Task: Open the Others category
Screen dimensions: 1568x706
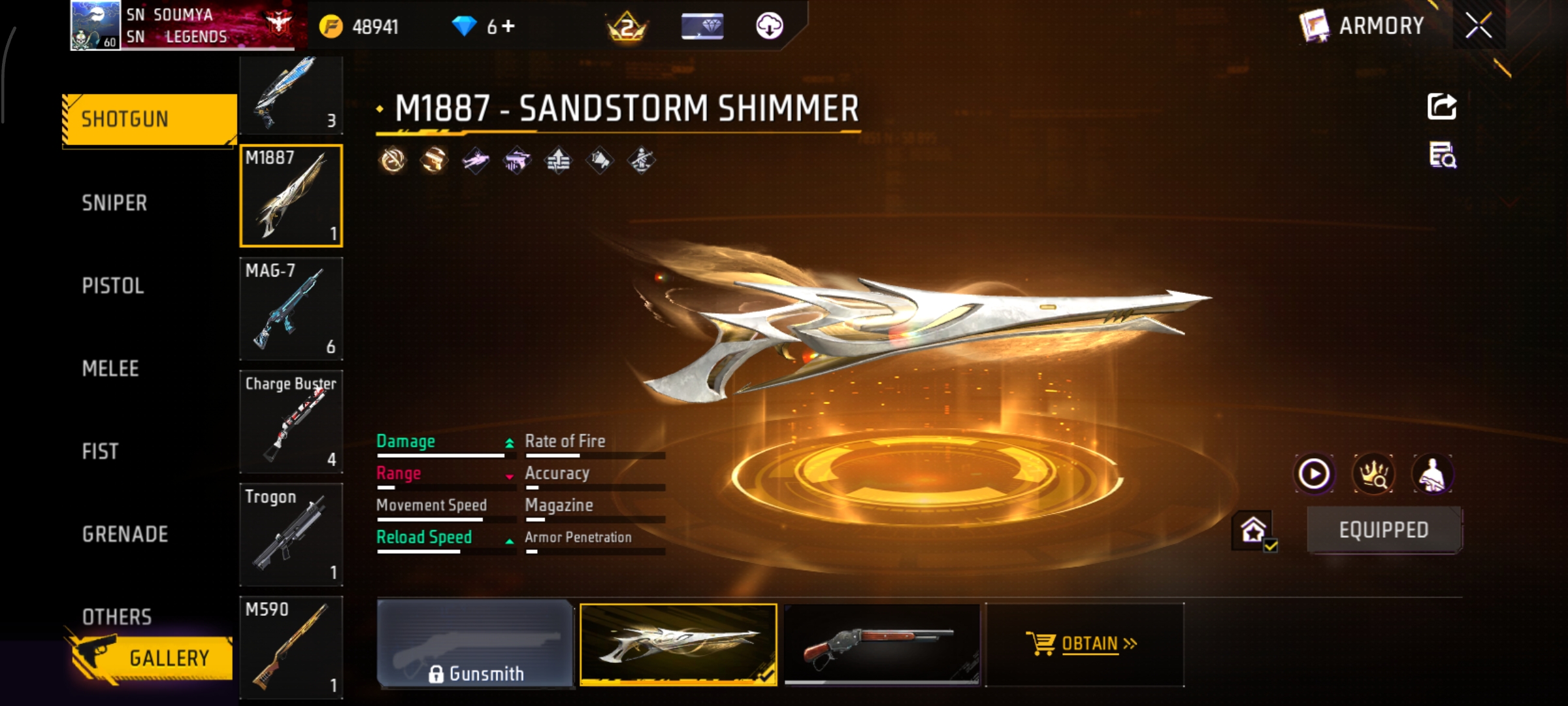Action: [x=117, y=616]
